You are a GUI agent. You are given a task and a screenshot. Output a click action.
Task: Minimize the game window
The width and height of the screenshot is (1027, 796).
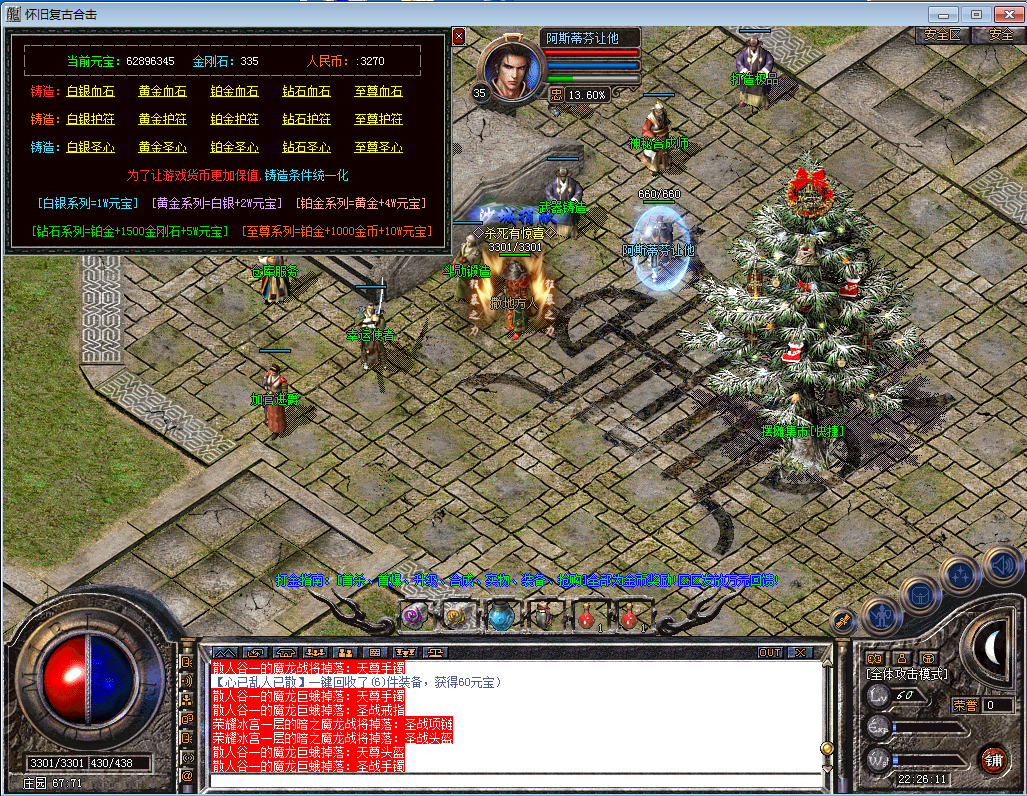tap(943, 14)
